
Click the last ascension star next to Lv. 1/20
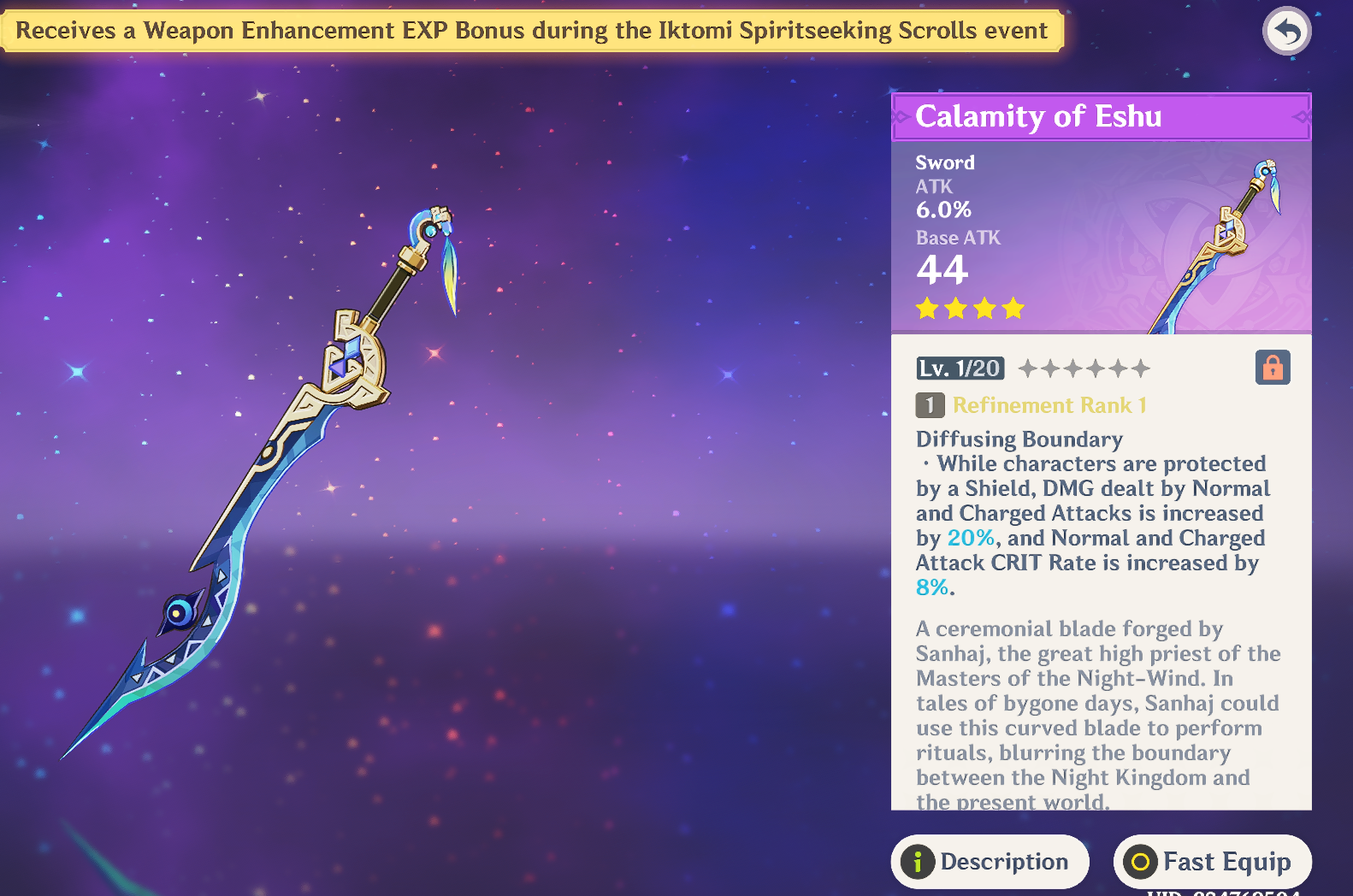click(1142, 367)
